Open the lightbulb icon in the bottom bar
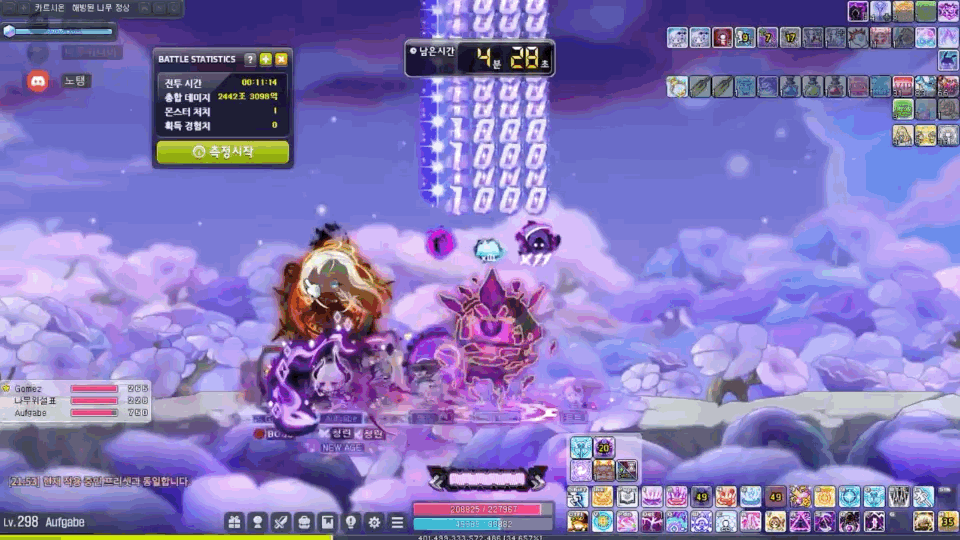 351,521
